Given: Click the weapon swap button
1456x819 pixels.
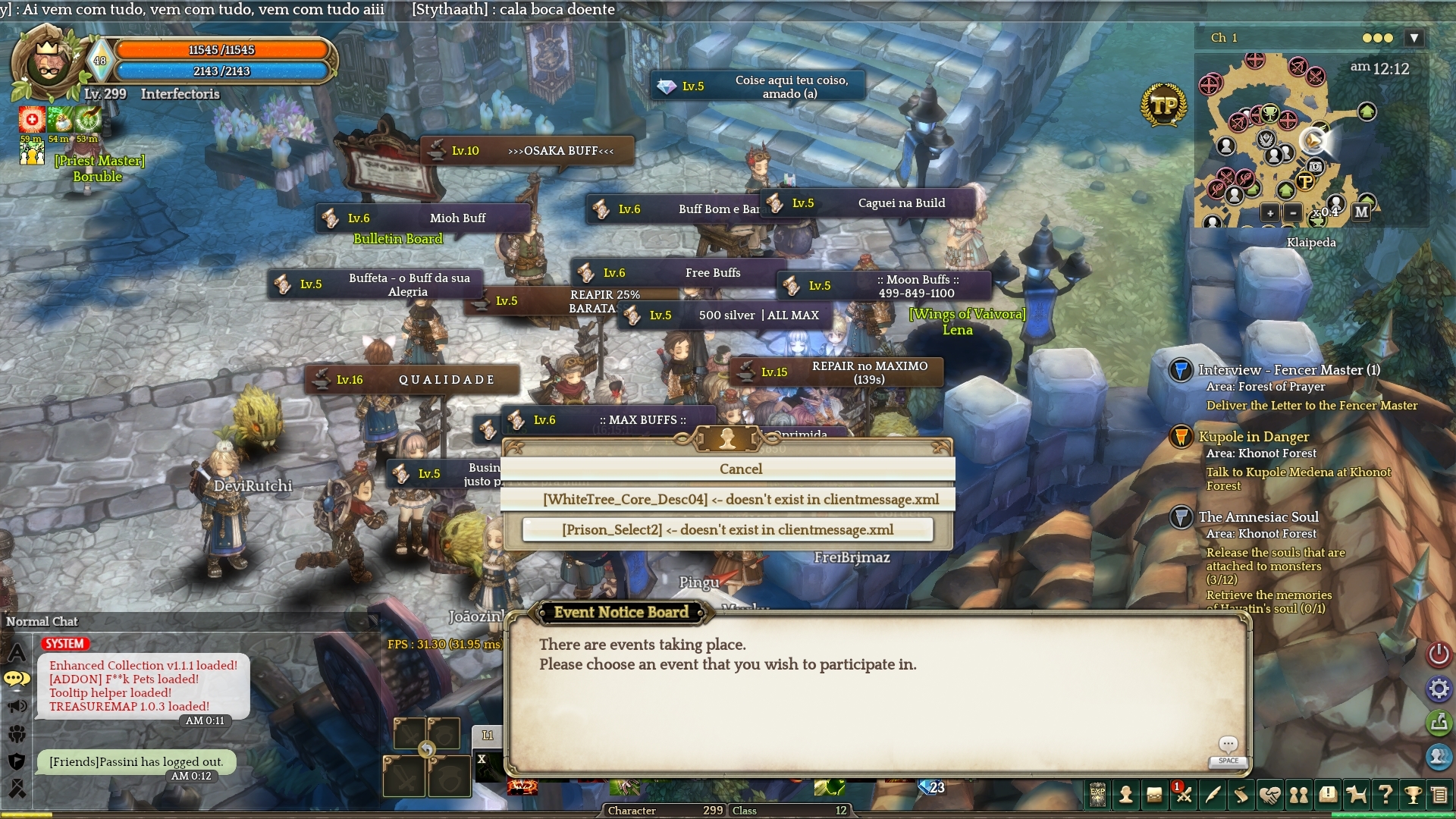Looking at the screenshot, I should click(x=427, y=750).
